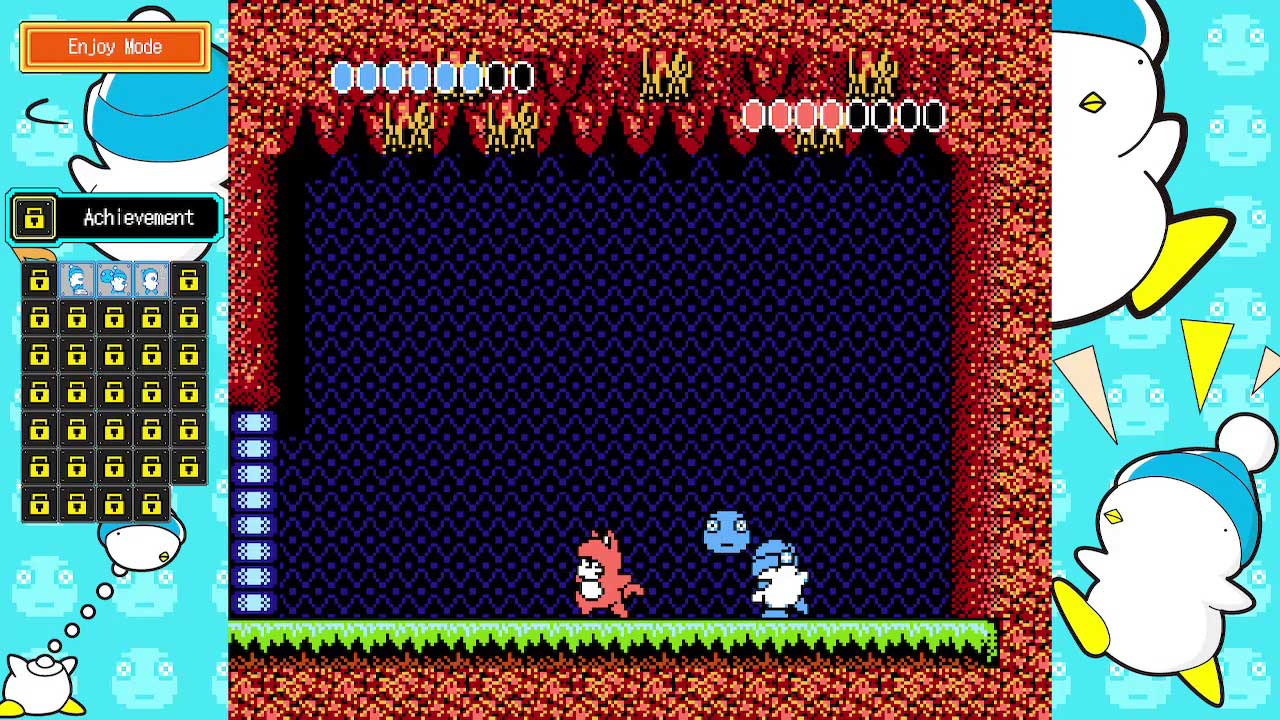Click the padlock icon beside the Achievement title
The width and height of the screenshot is (1280, 720).
click(x=32, y=218)
